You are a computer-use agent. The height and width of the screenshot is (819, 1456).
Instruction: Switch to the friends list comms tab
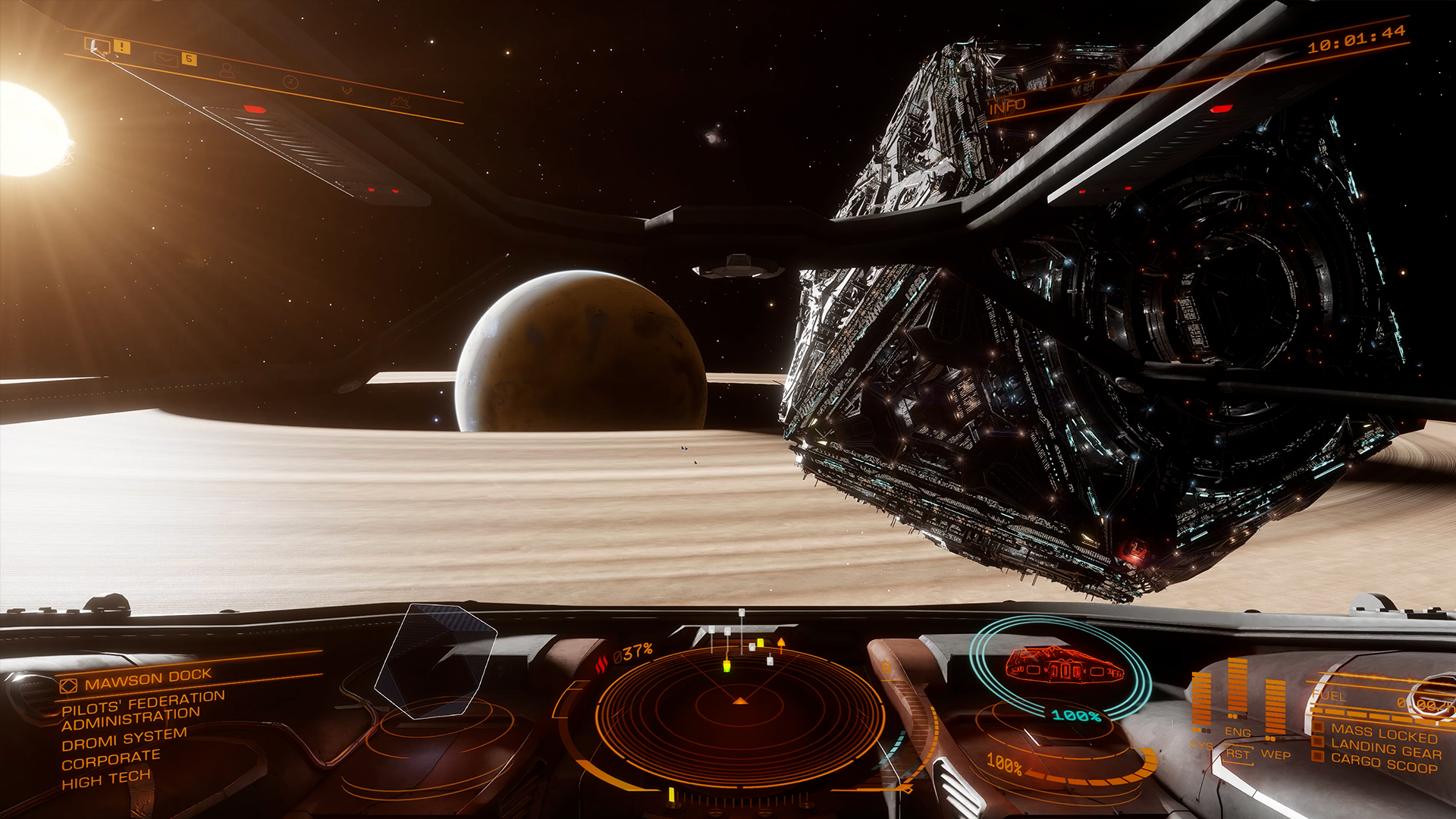[227, 70]
